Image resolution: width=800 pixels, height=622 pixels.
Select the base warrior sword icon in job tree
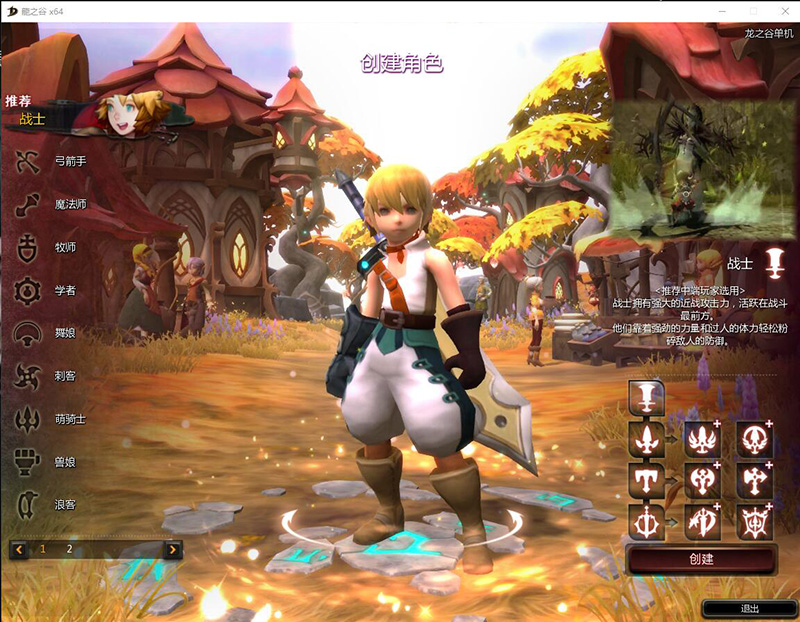(646, 397)
